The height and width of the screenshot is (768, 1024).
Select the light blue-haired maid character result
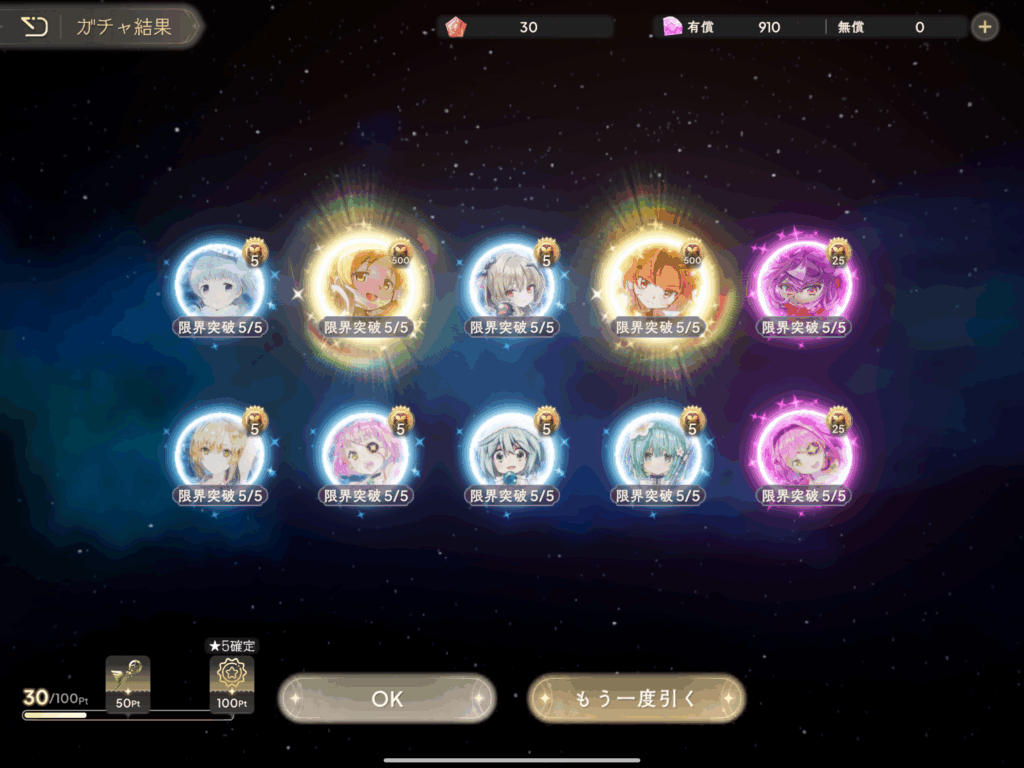220,285
